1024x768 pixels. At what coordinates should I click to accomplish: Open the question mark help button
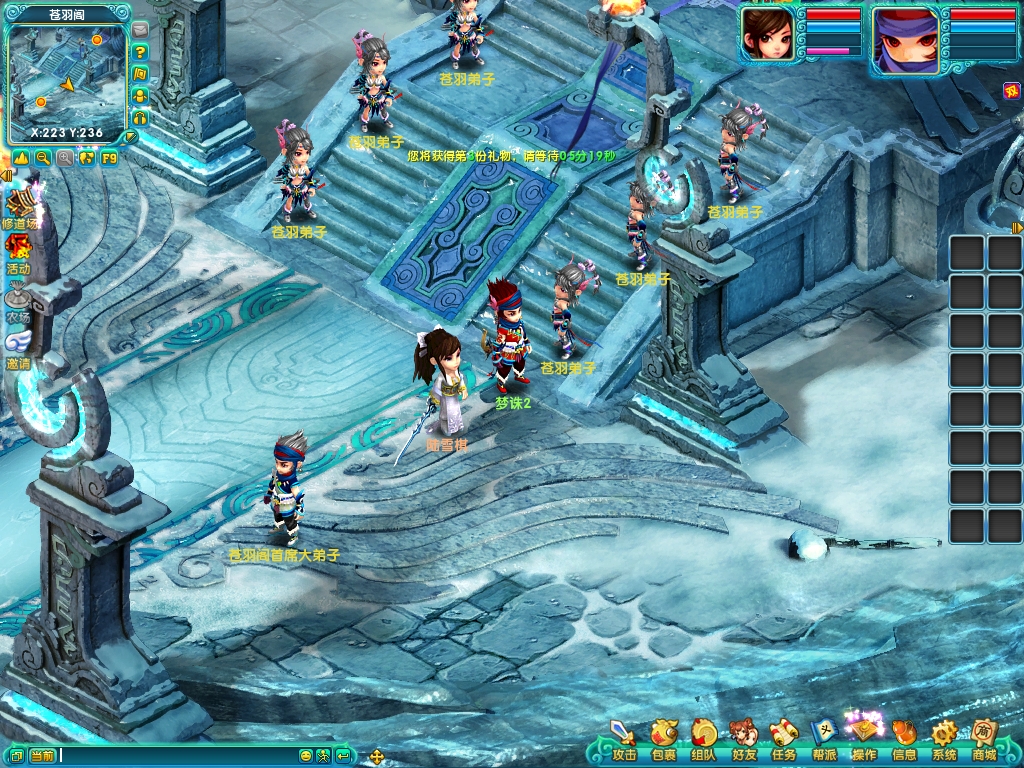[x=140, y=52]
